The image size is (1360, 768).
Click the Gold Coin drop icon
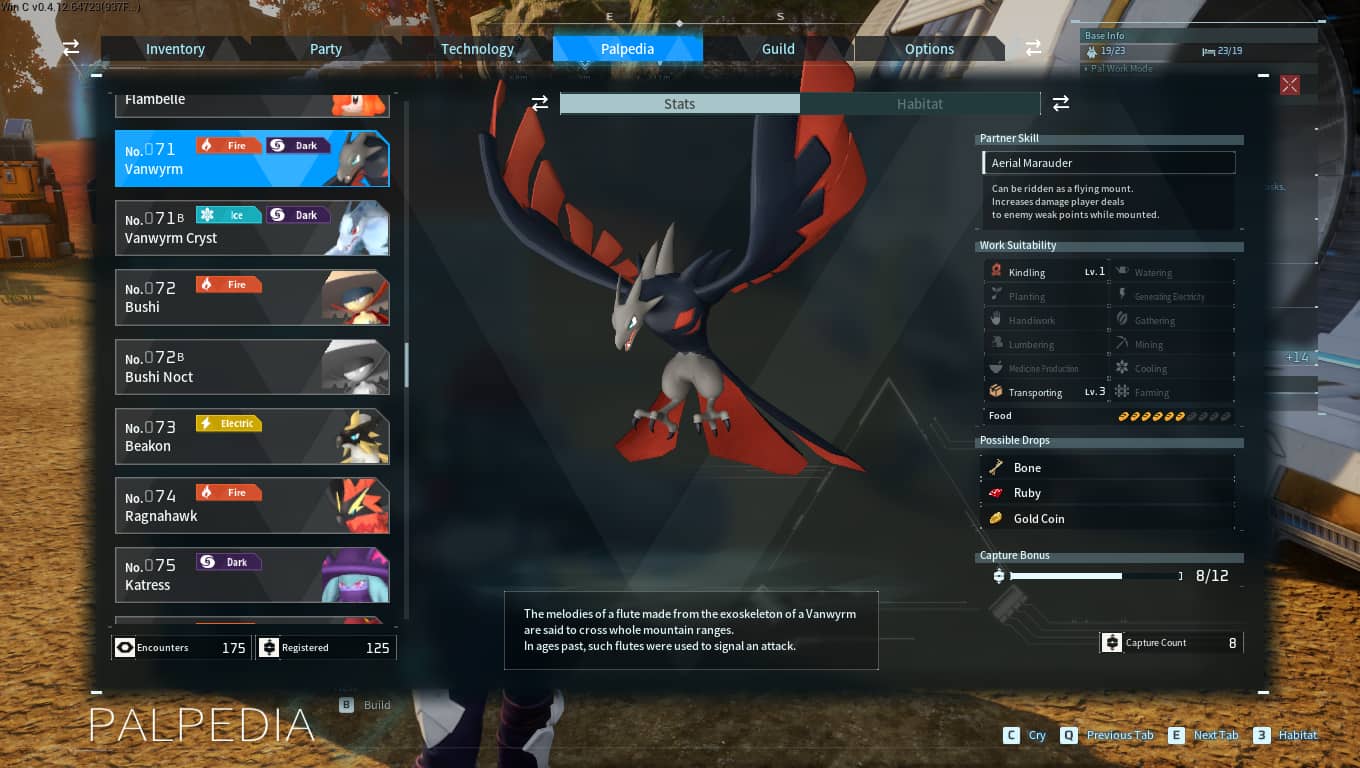[x=997, y=518]
